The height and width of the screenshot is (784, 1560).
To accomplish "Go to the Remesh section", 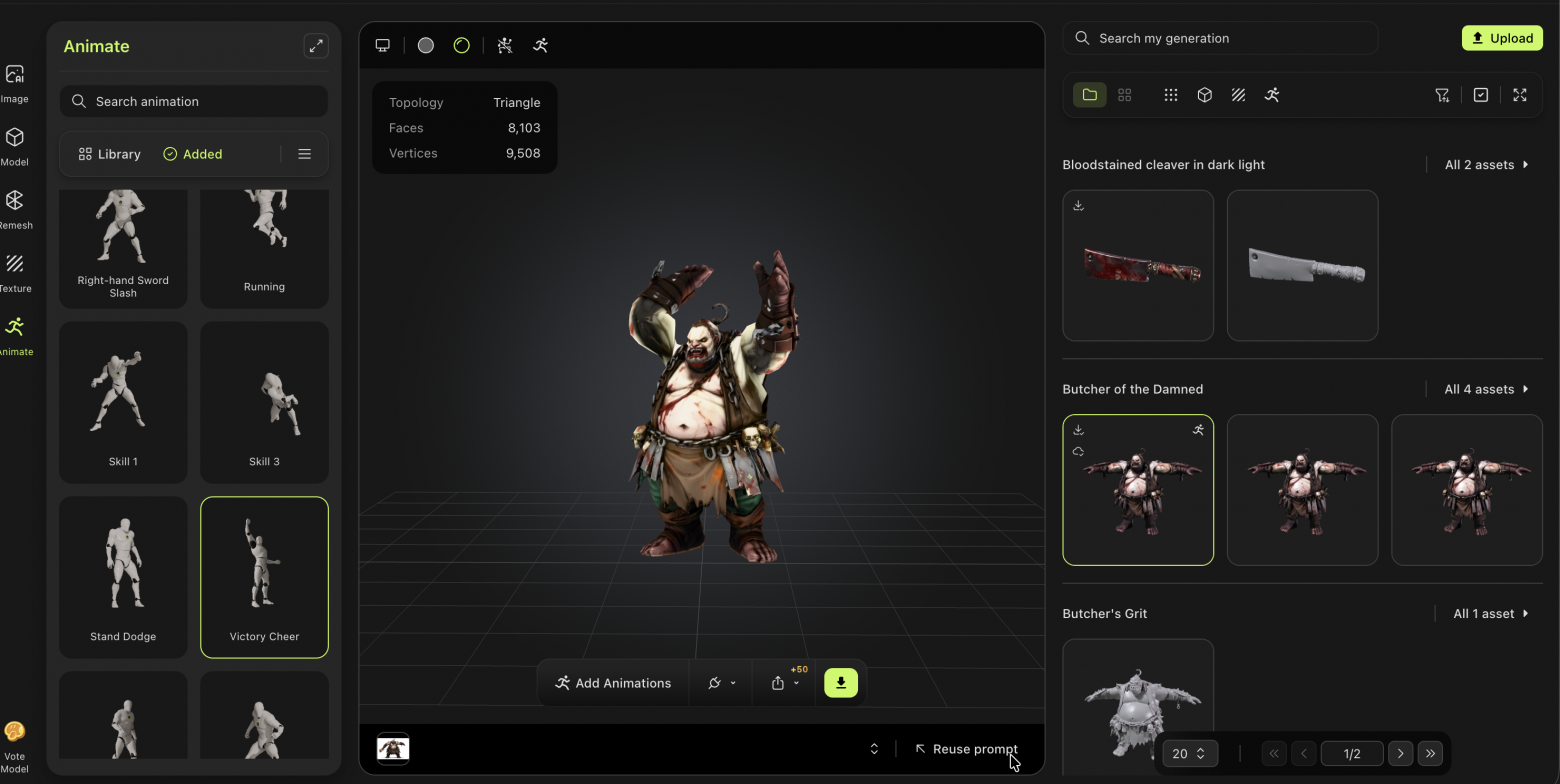I will (15, 209).
